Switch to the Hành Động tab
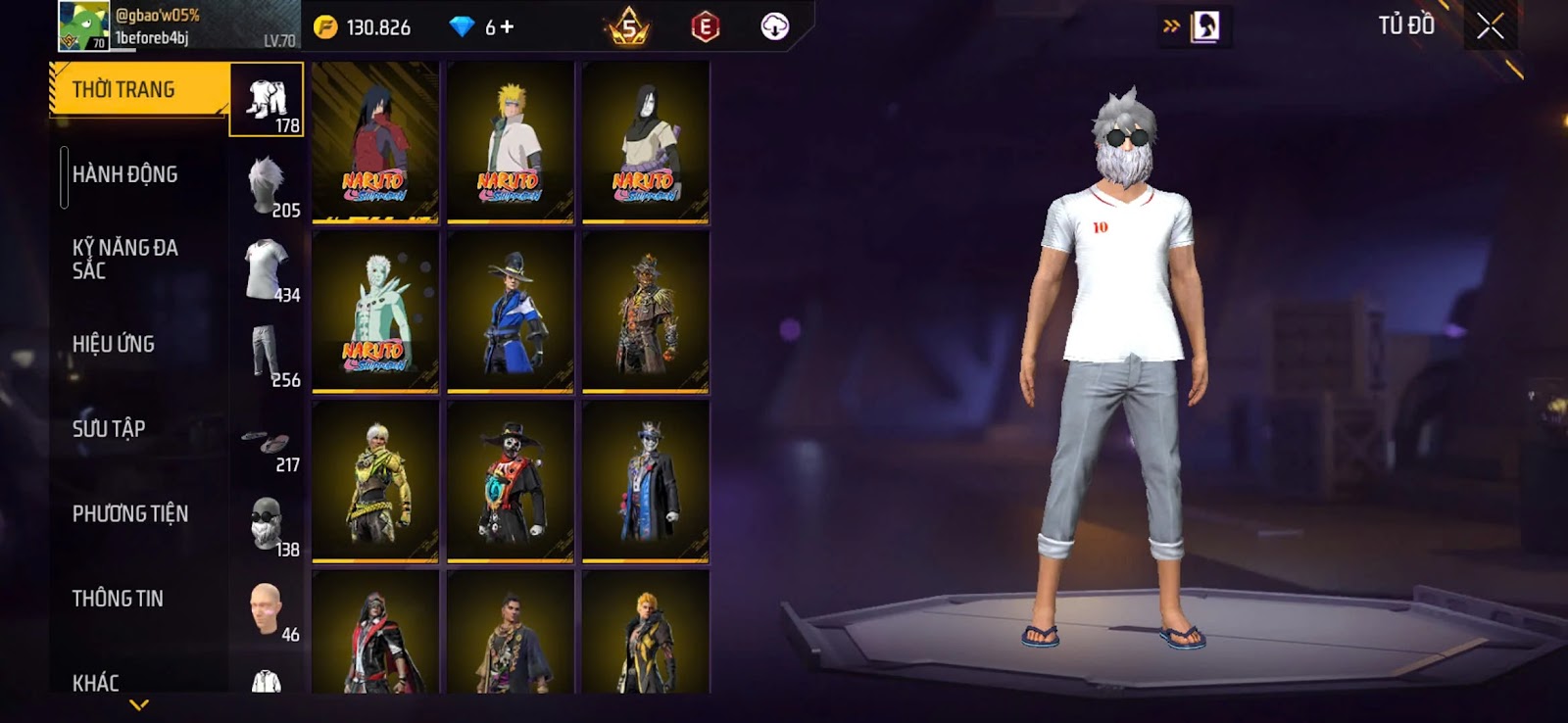This screenshot has height=723, width=1568. coord(124,174)
